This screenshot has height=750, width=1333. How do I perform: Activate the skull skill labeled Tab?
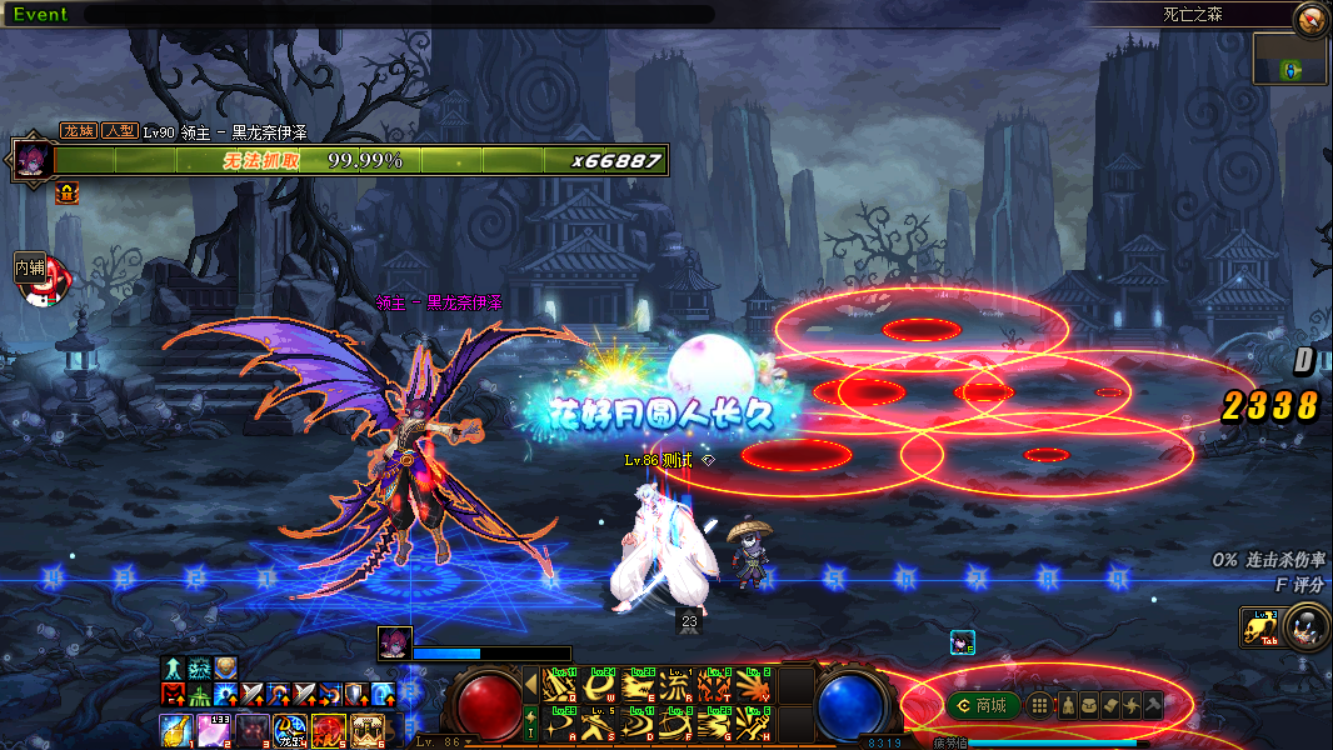pyautogui.click(x=1260, y=628)
